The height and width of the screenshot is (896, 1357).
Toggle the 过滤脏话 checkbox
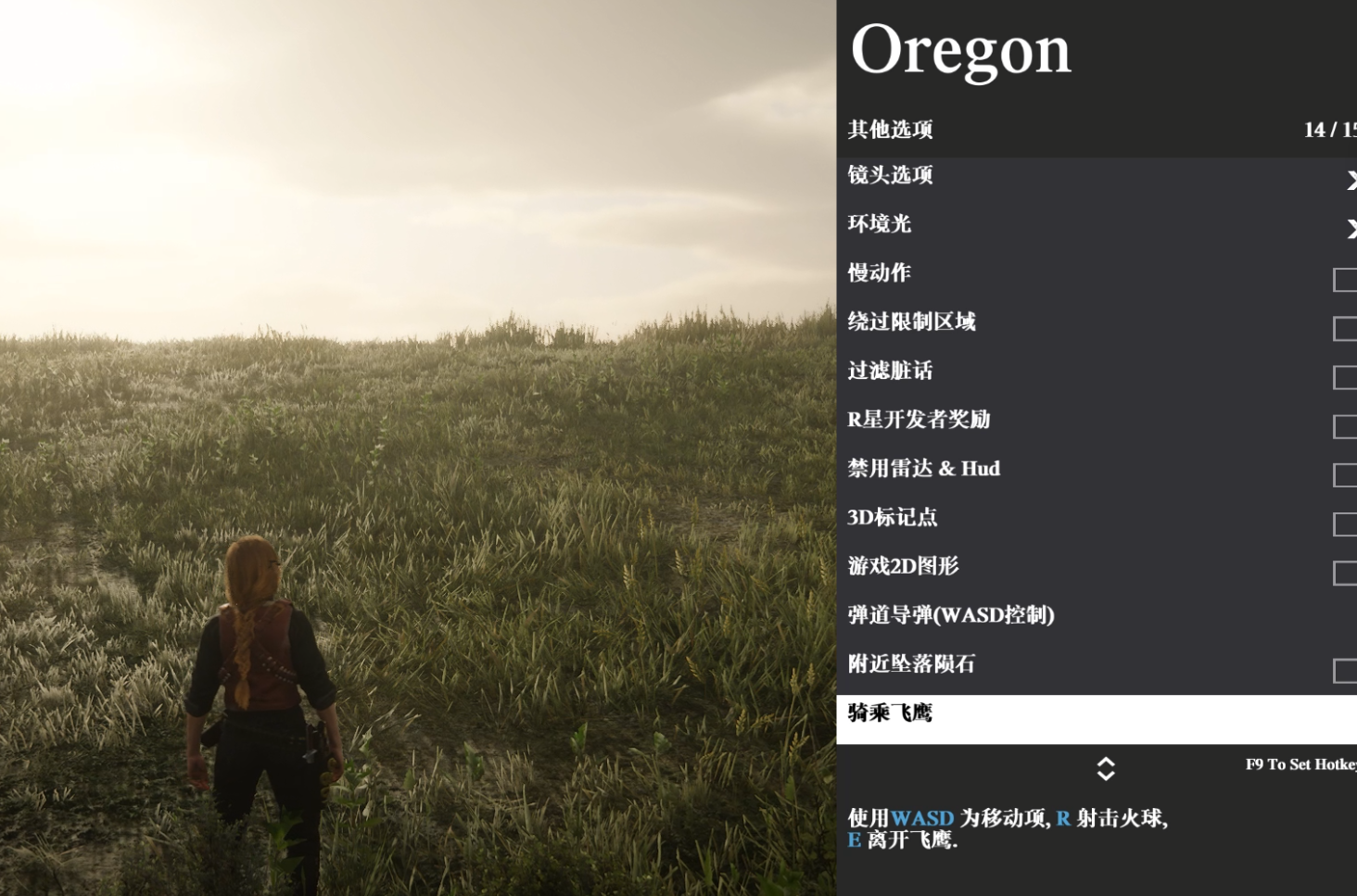click(x=1344, y=377)
